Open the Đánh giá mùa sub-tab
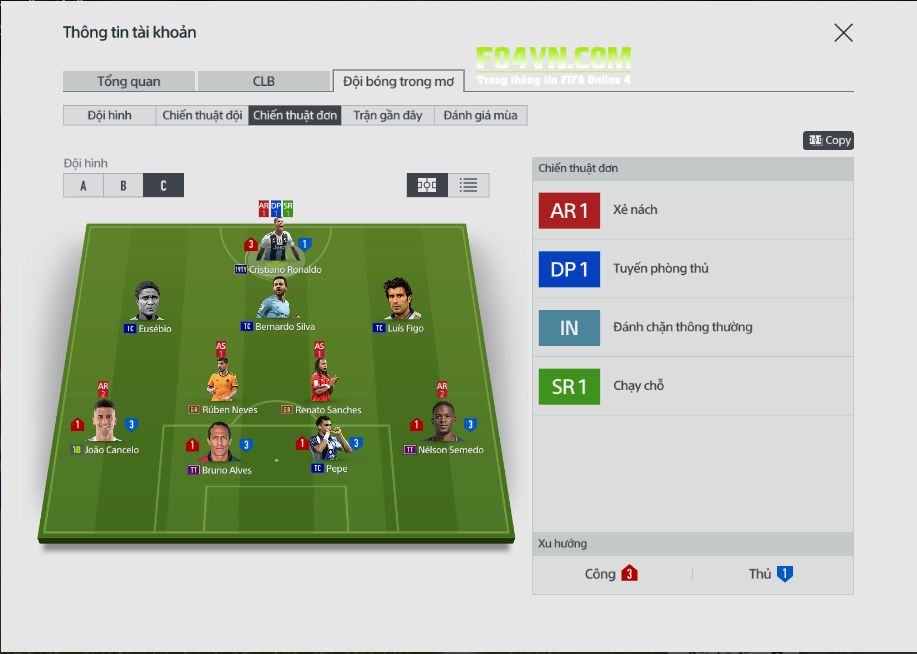This screenshot has width=917, height=654. [x=481, y=115]
